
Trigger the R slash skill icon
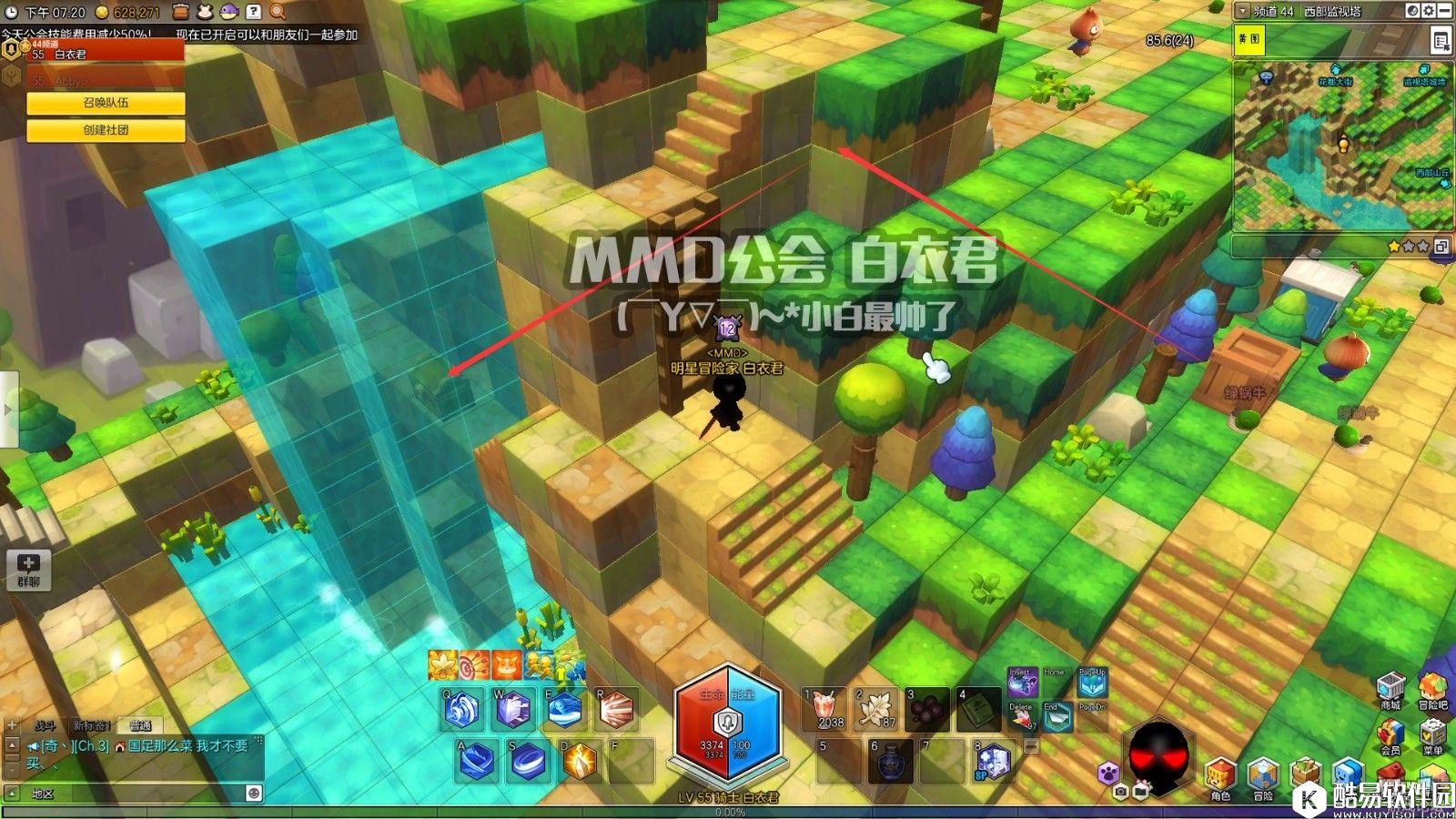tap(616, 710)
